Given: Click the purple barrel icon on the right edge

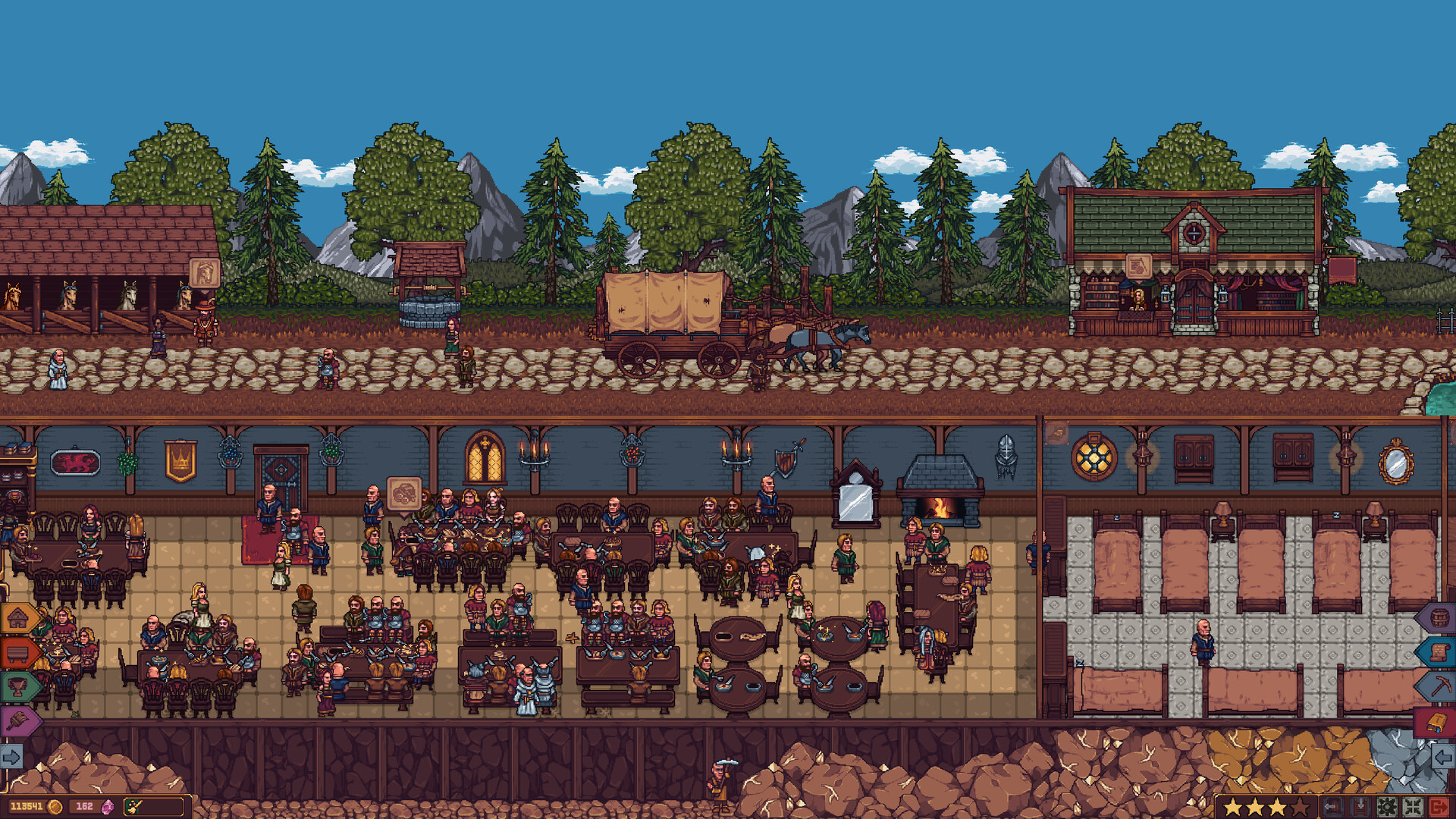Looking at the screenshot, I should (x=1439, y=617).
